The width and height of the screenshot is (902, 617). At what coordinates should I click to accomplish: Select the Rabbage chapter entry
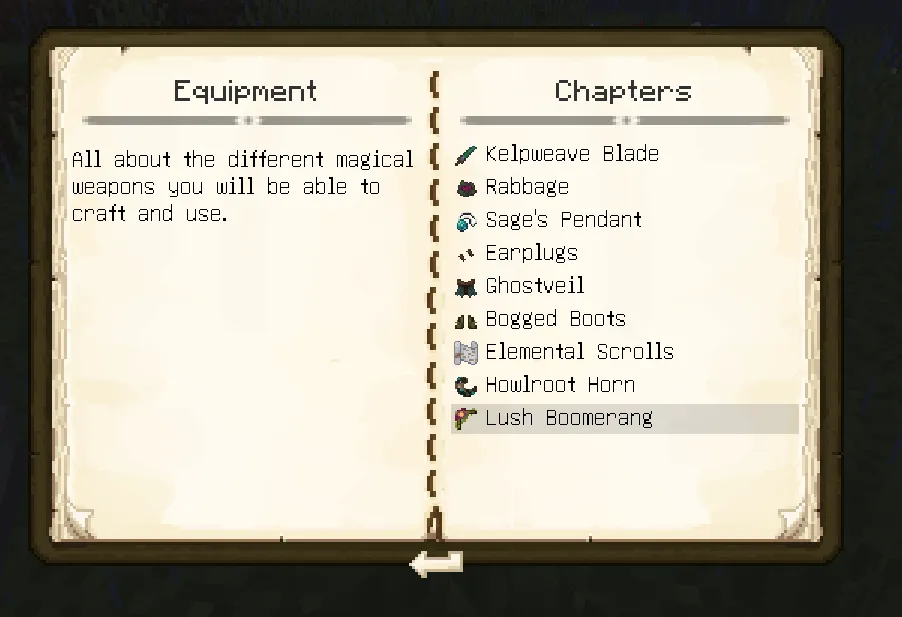[527, 187]
